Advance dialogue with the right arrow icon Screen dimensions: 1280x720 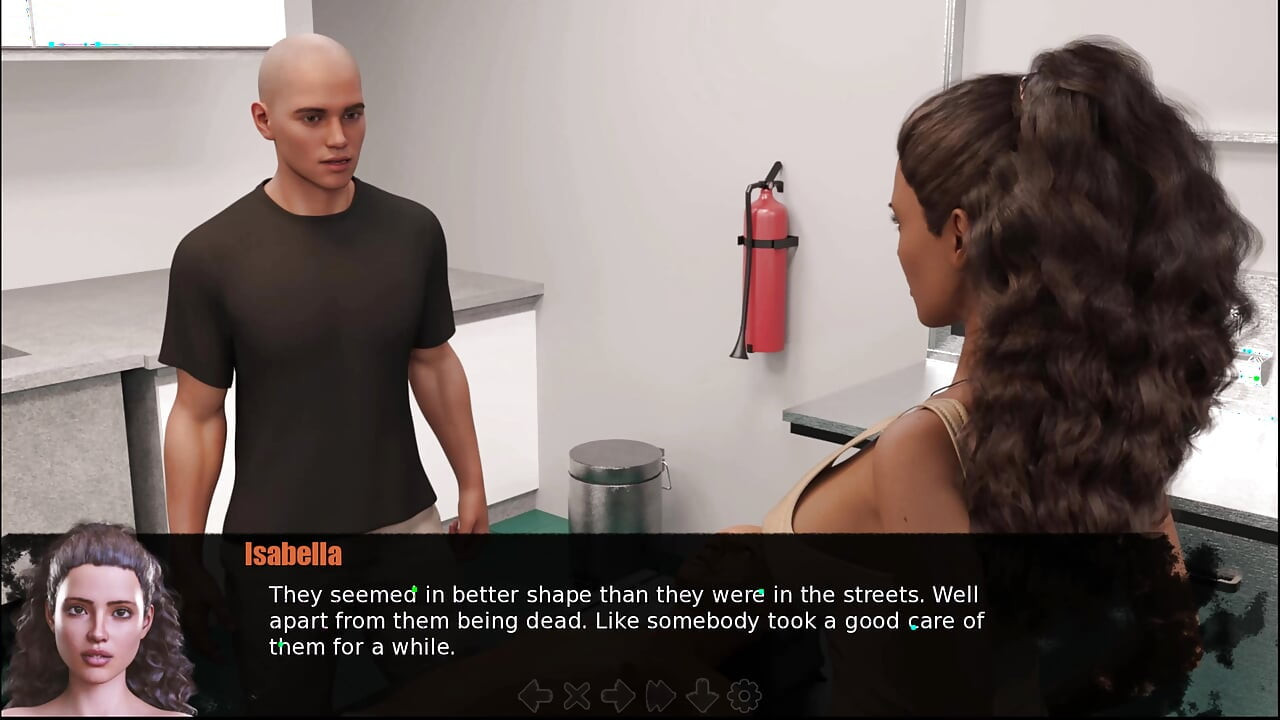pos(618,696)
